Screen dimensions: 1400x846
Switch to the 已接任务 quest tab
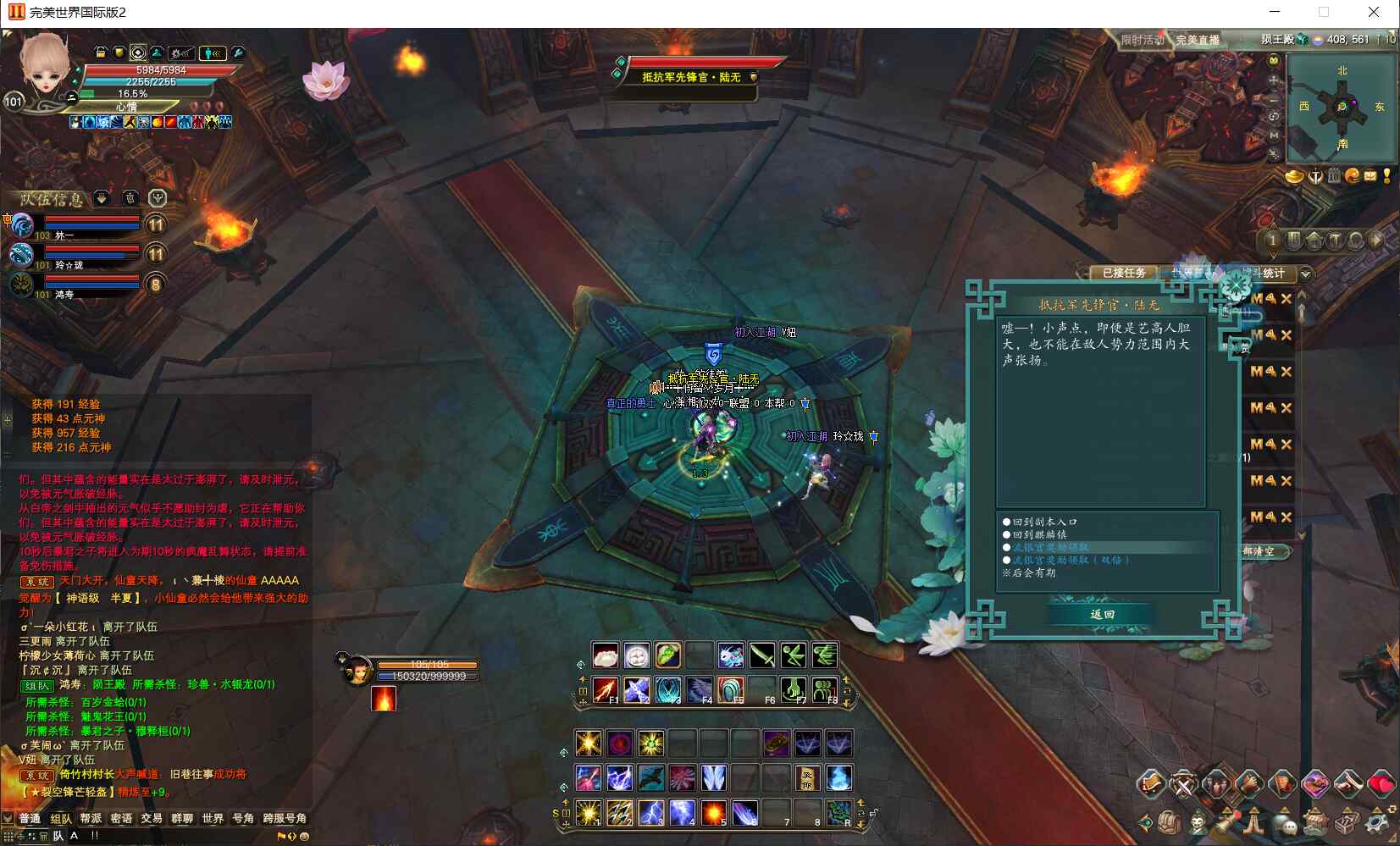point(1123,273)
